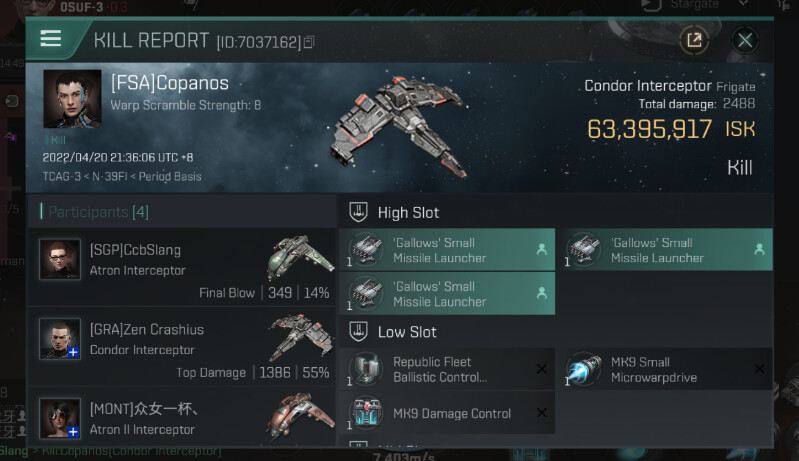View Copanos victim portrait
The height and width of the screenshot is (461, 799).
(72, 98)
